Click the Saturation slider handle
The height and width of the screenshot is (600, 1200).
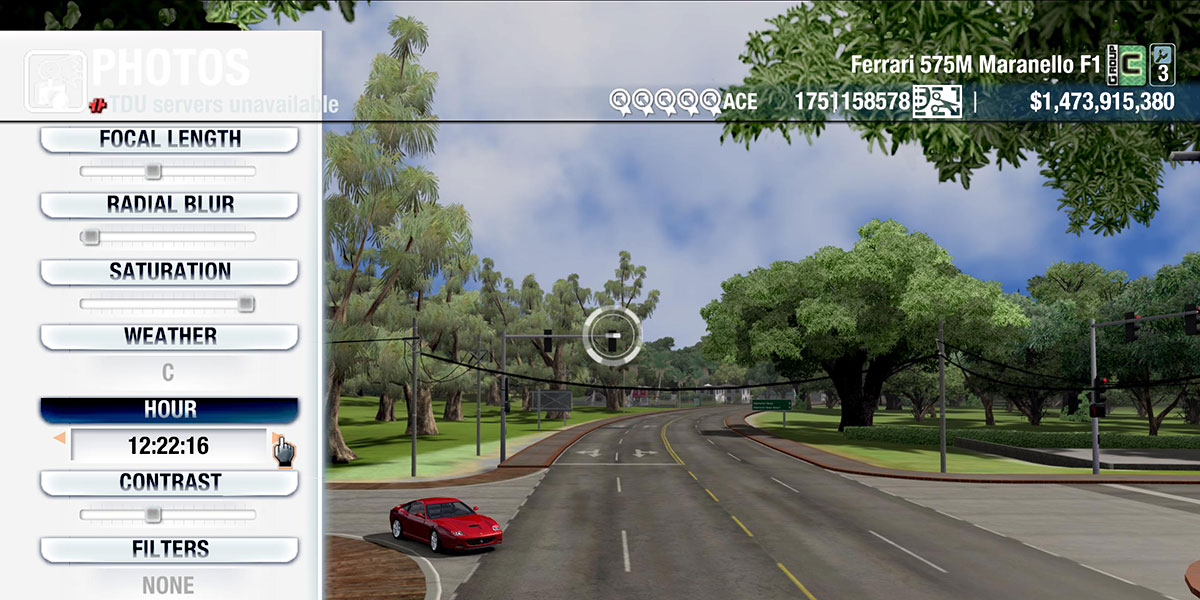pos(246,303)
